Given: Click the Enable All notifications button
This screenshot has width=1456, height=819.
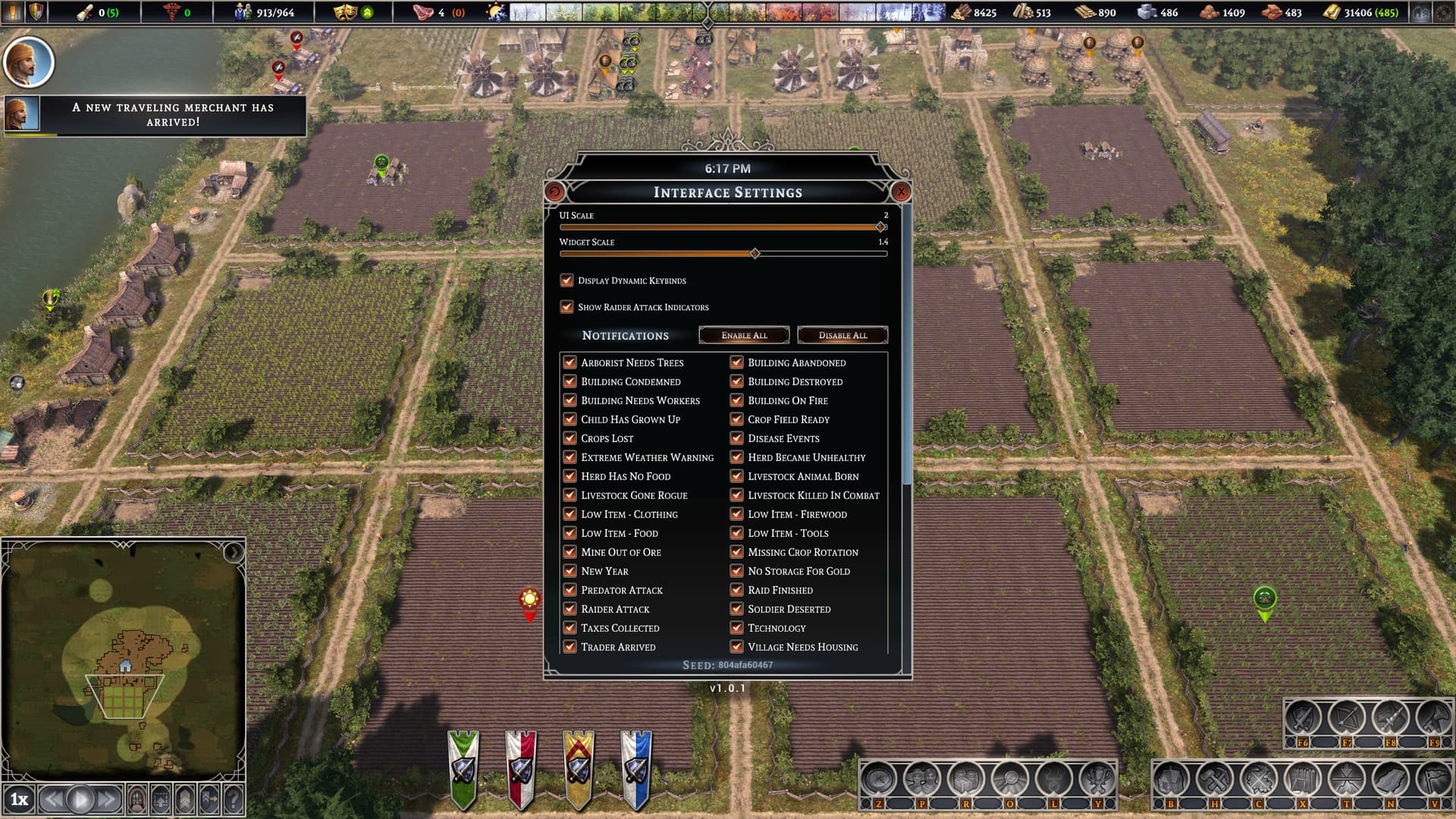Looking at the screenshot, I should pos(744,335).
